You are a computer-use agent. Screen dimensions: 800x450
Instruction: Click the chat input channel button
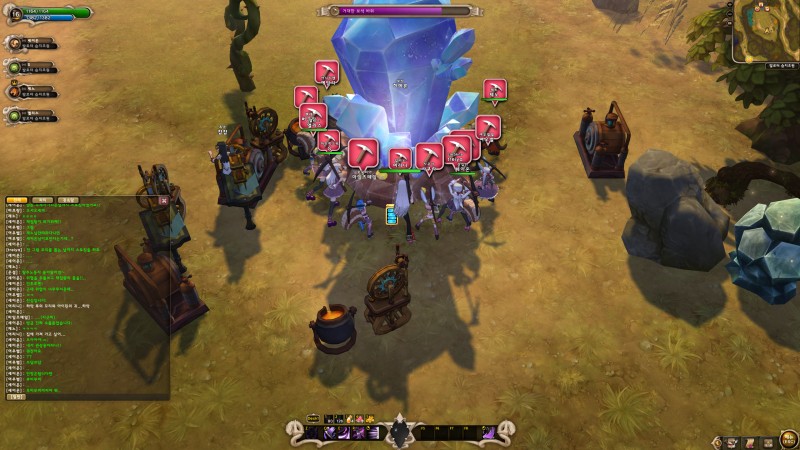(16, 396)
